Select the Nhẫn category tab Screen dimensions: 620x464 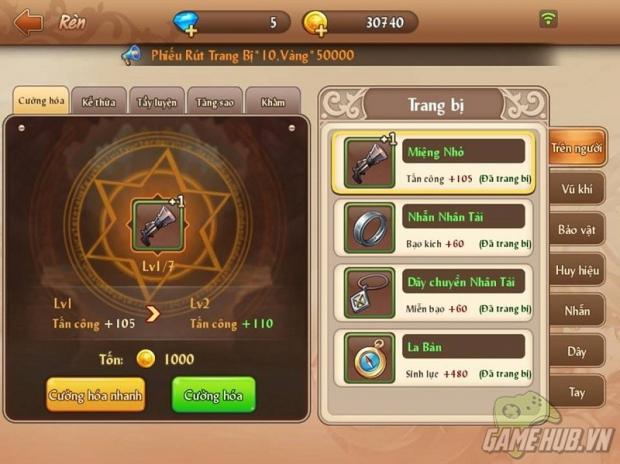click(578, 312)
